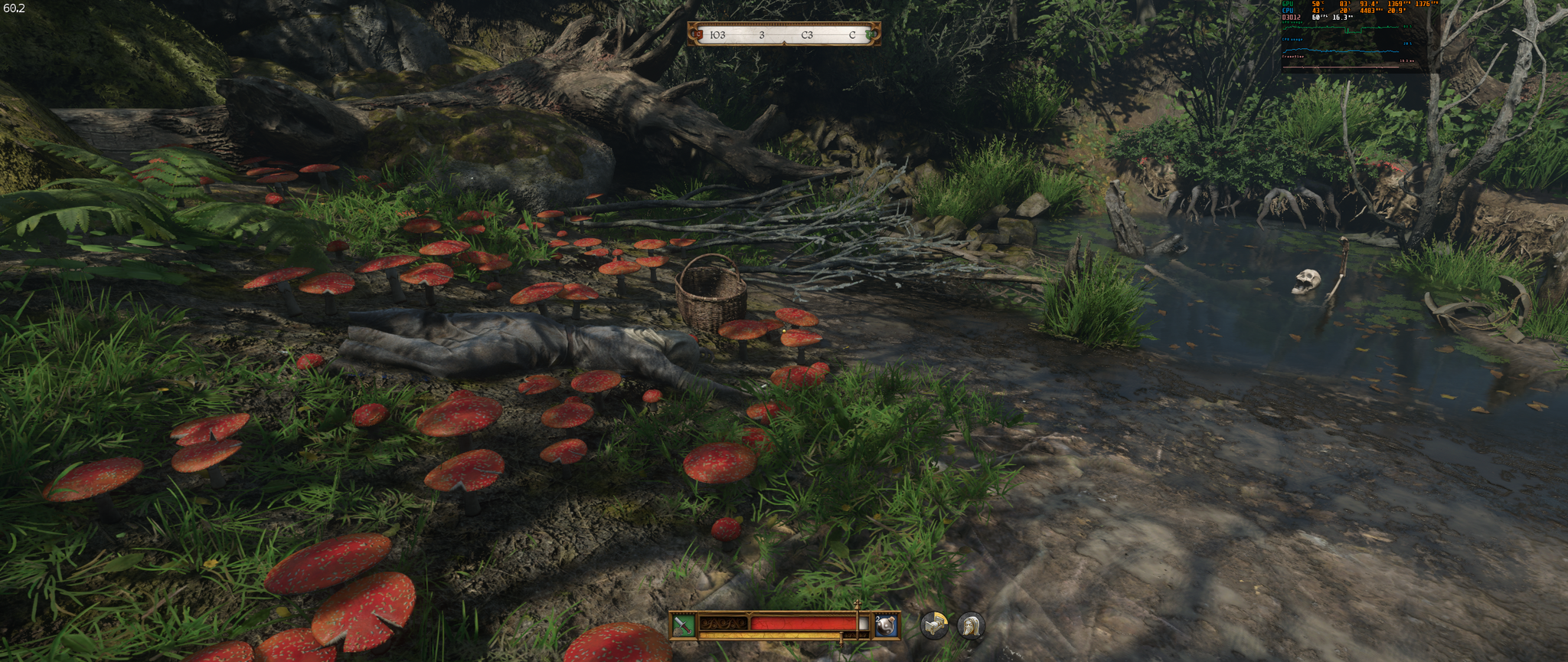
Task: Click the sword weapon slot icon
Action: click(683, 625)
